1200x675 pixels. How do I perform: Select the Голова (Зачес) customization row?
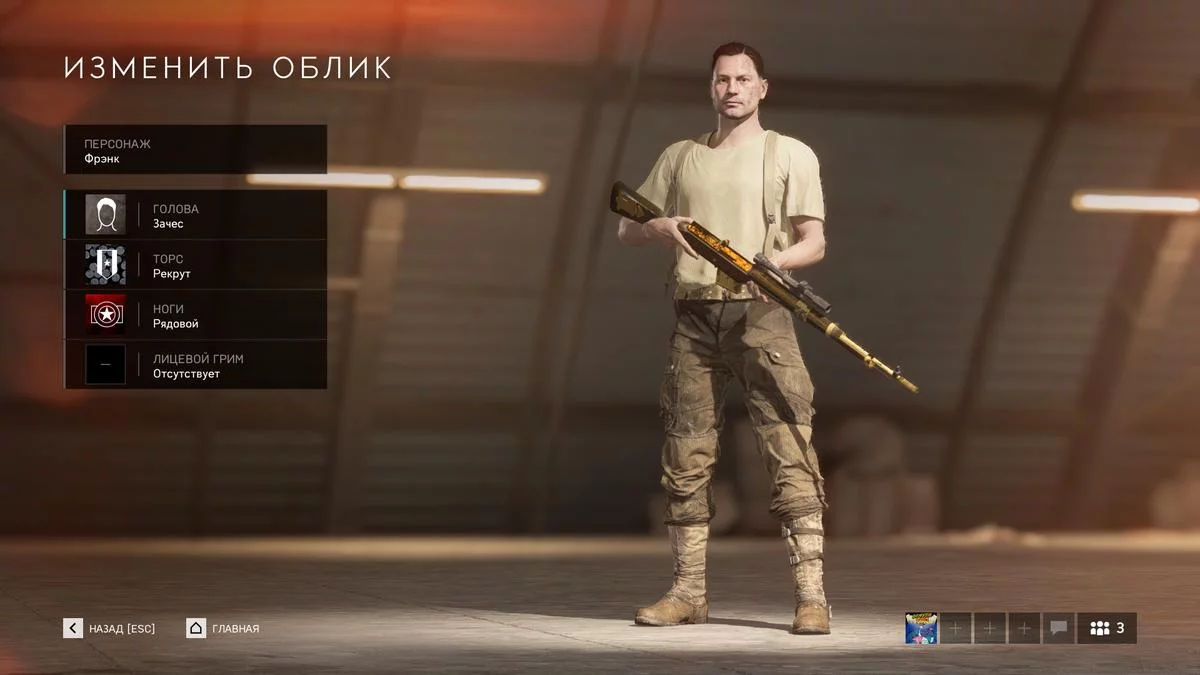[196, 215]
